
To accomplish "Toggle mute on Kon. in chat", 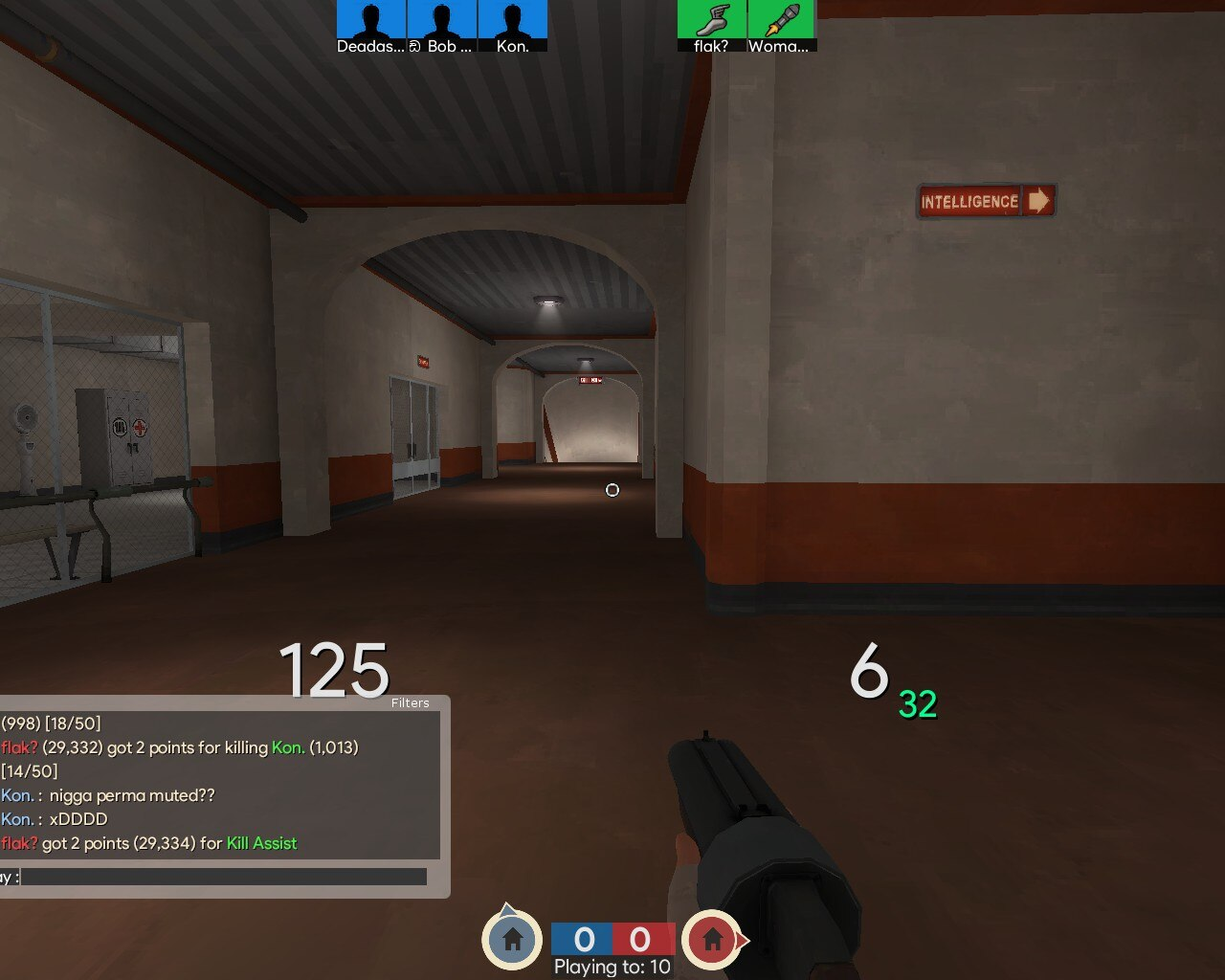I will coord(15,794).
